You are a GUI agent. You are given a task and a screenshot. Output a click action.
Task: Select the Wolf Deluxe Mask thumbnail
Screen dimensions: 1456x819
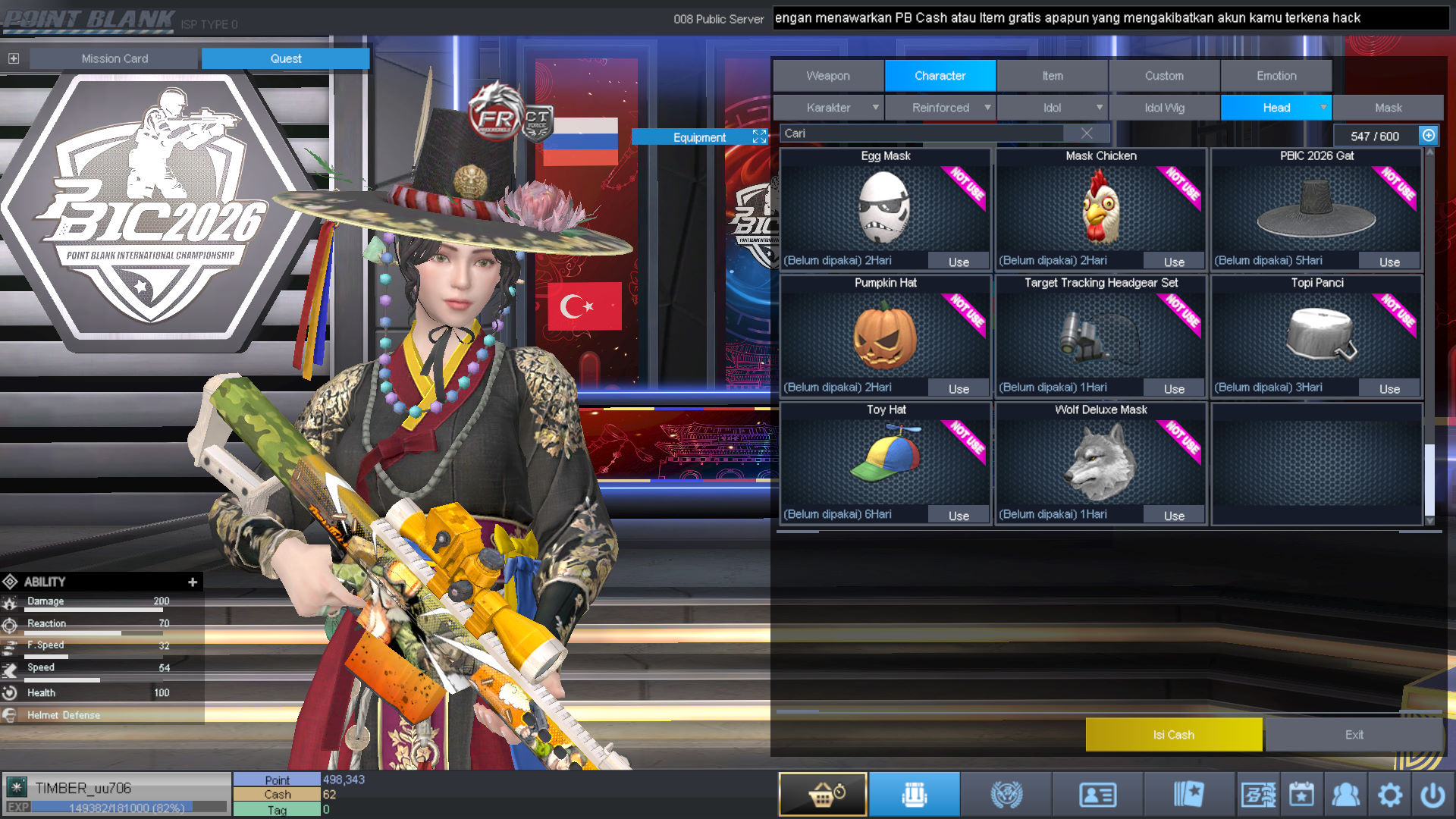(x=1100, y=463)
